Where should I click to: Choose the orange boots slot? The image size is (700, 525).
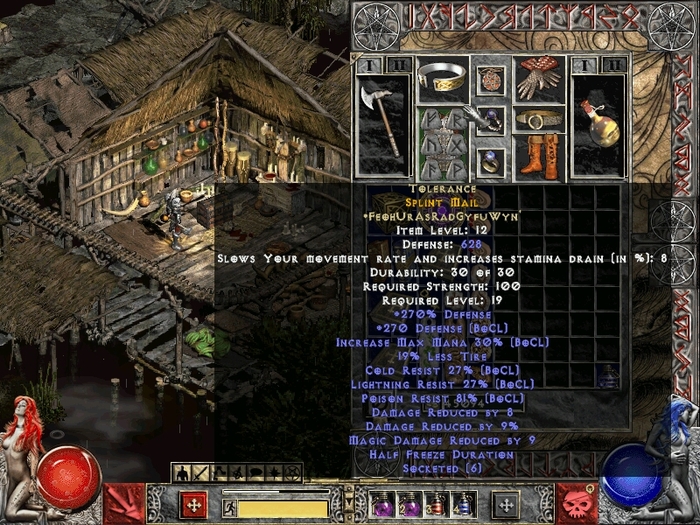click(539, 157)
